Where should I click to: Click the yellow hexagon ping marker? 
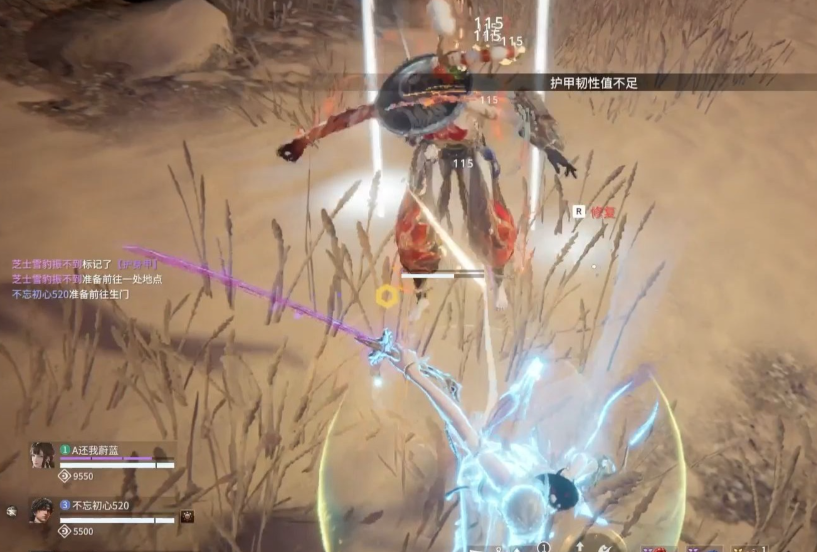click(x=384, y=296)
